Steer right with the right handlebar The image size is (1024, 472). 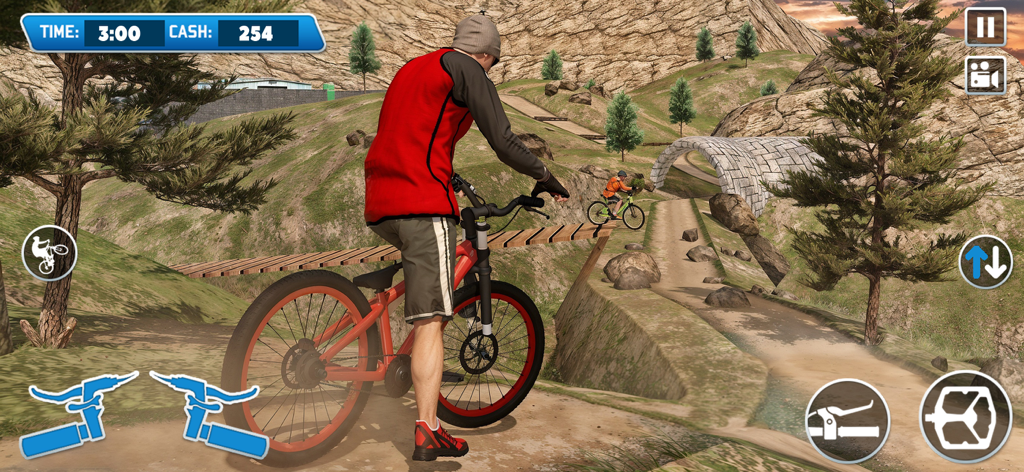click(209, 412)
